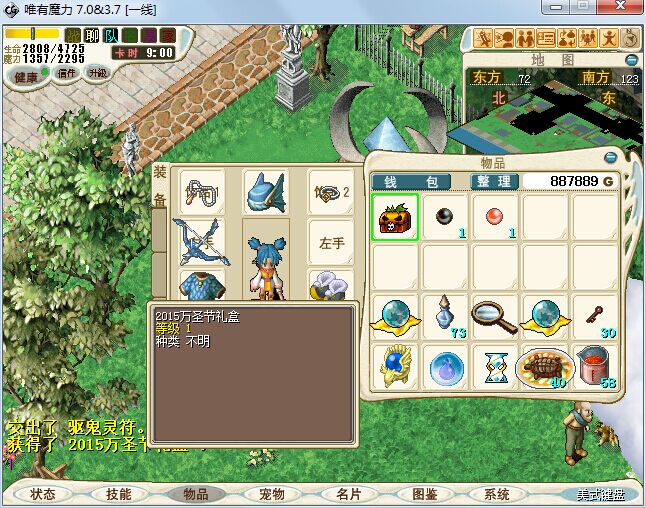Click the 升級 level-up button

[x=98, y=73]
